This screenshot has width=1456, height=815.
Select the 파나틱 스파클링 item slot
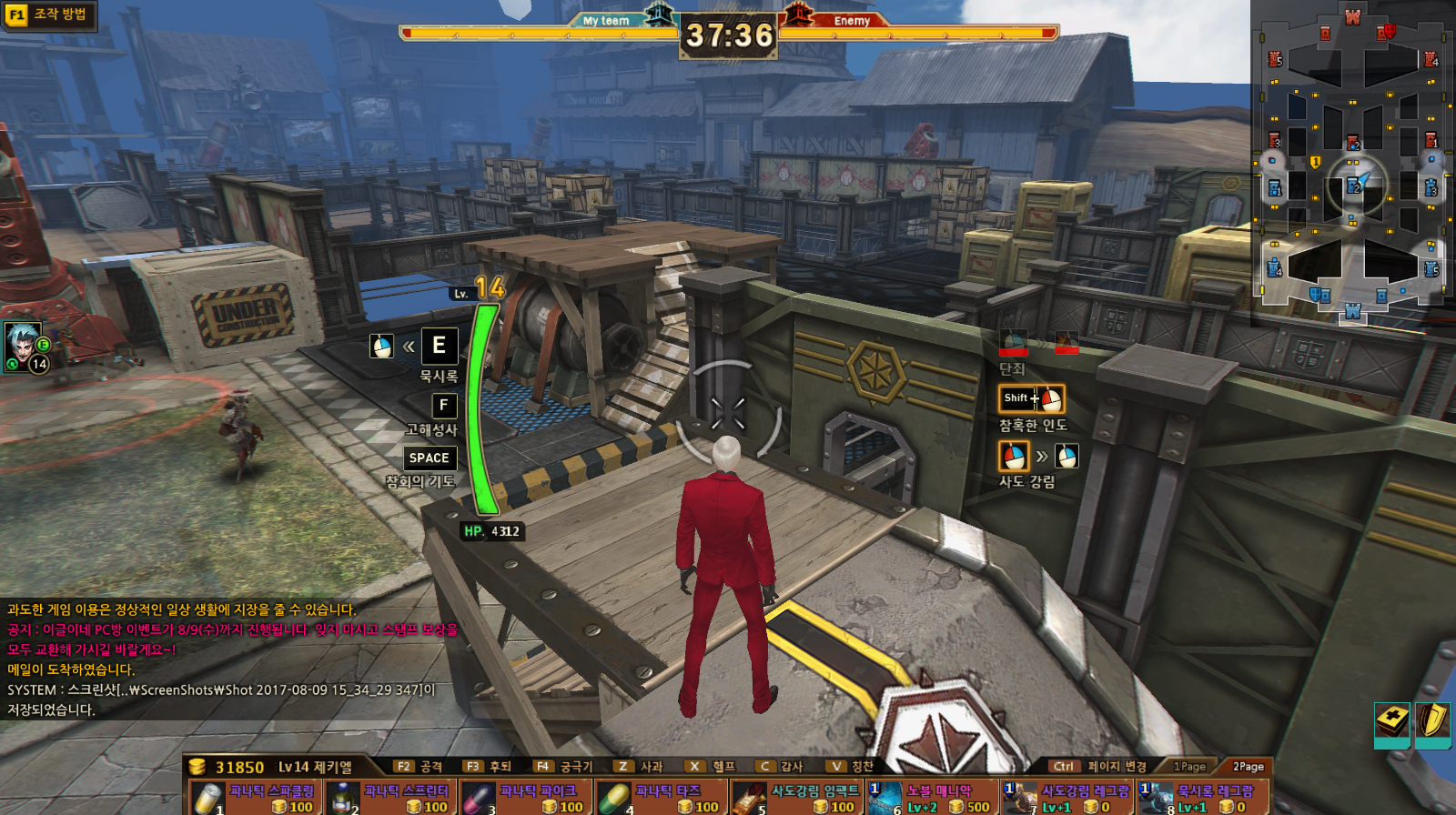click(254, 798)
